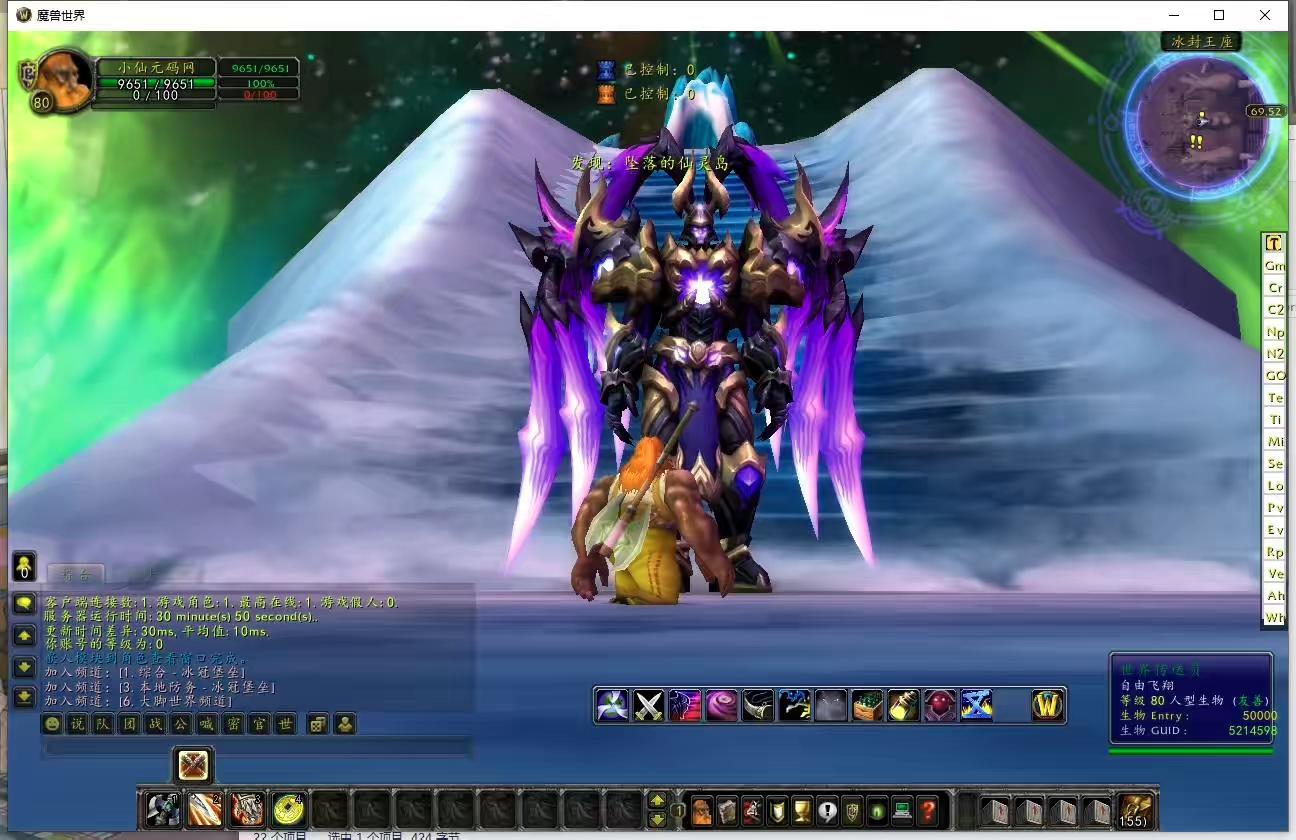Open the main menu computer icon
This screenshot has width=1296, height=840.
(x=902, y=809)
